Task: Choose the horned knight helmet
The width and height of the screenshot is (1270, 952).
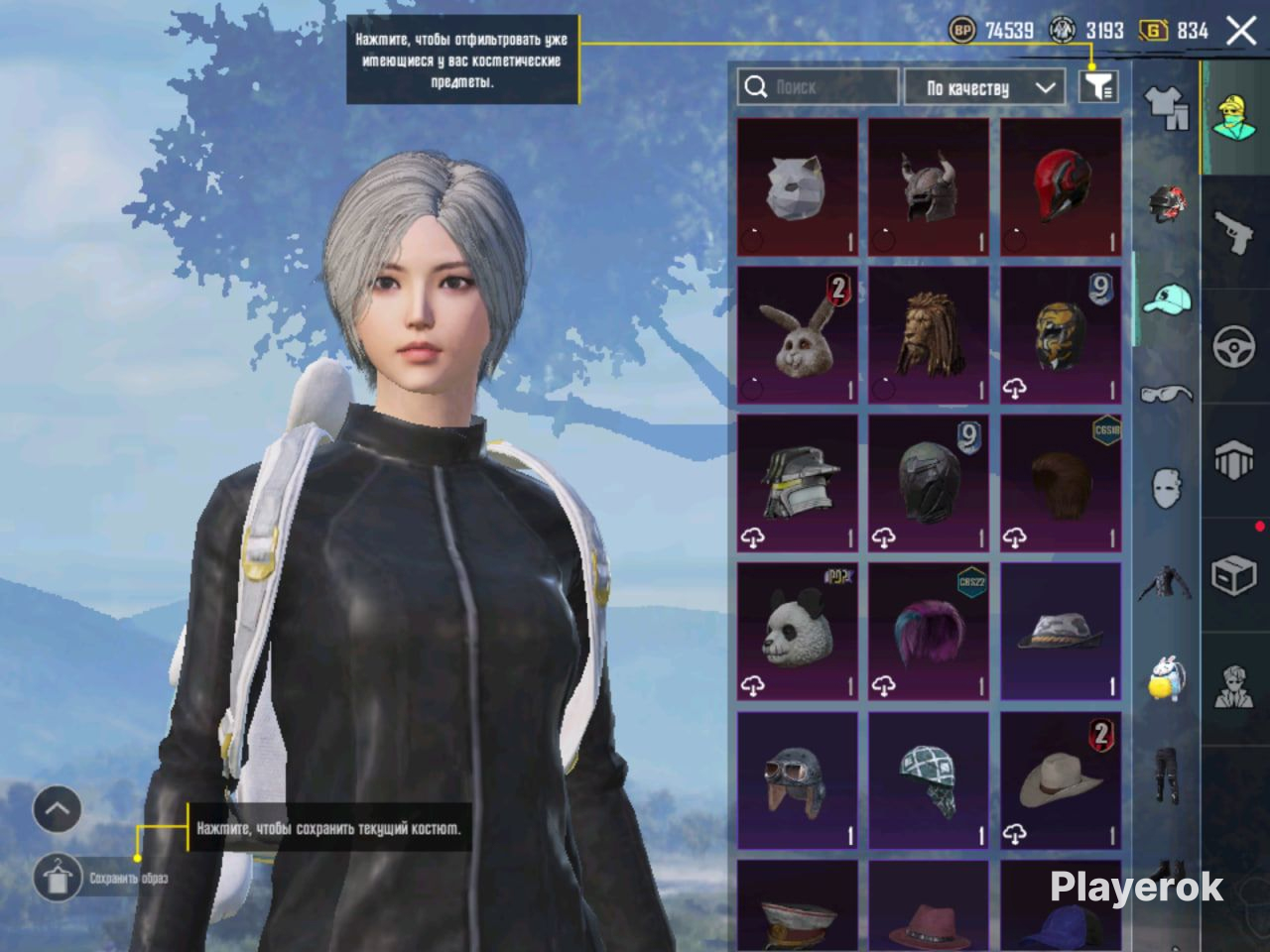Action: tap(929, 188)
